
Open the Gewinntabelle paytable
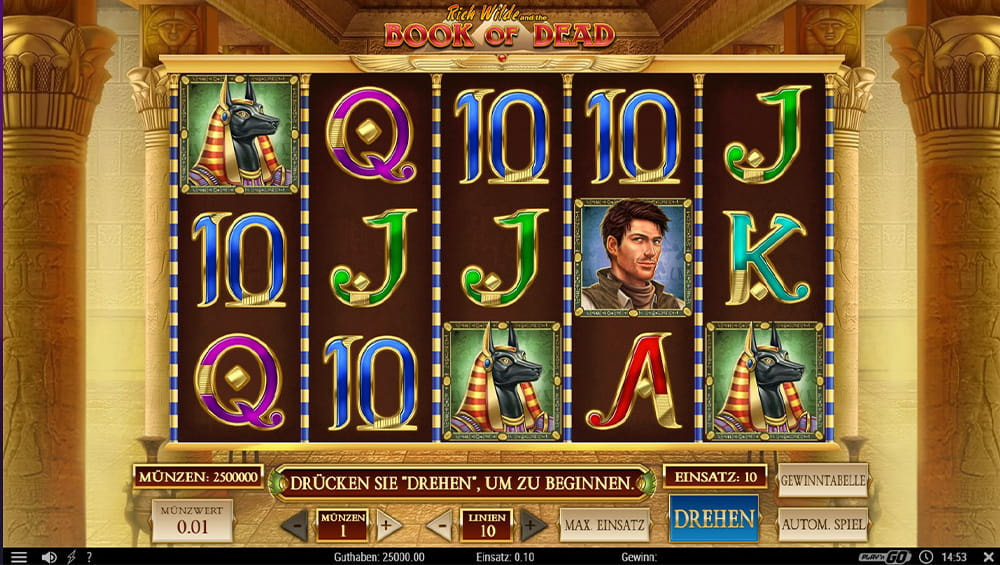(822, 480)
